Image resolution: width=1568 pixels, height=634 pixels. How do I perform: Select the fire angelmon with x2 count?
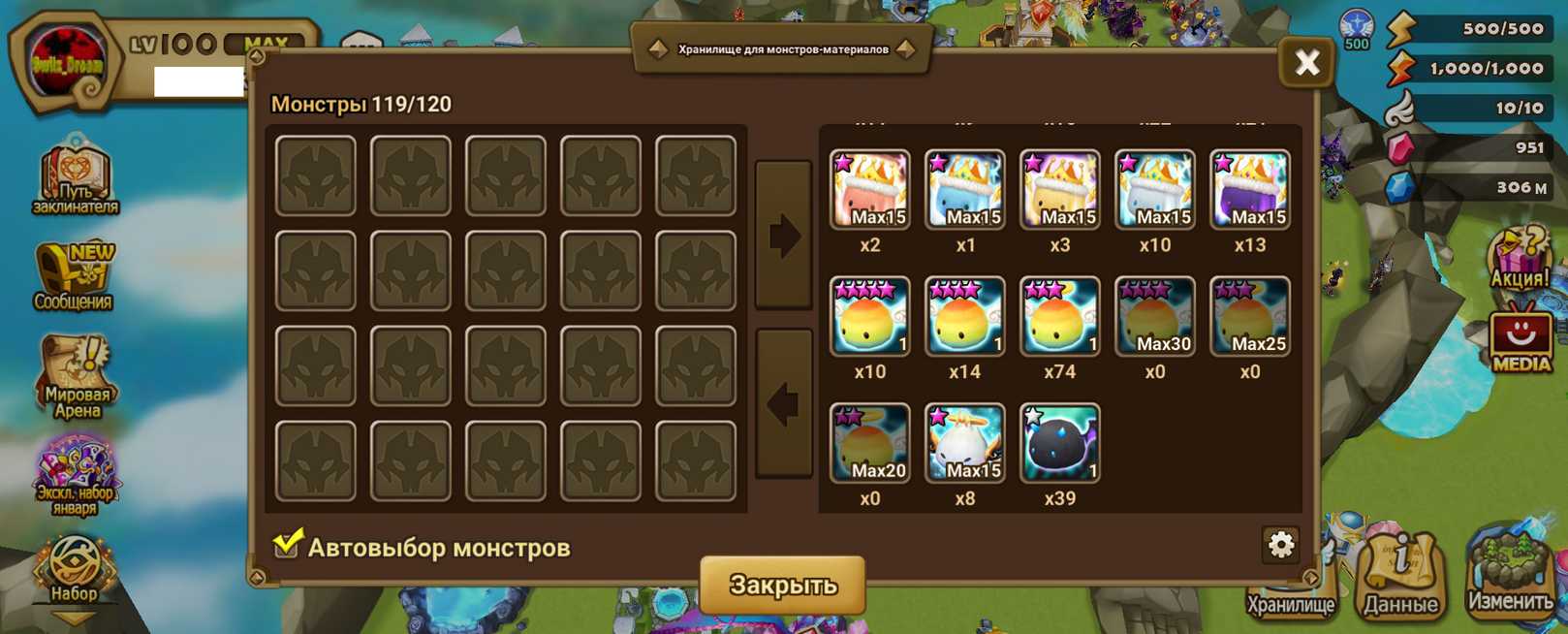click(x=869, y=190)
